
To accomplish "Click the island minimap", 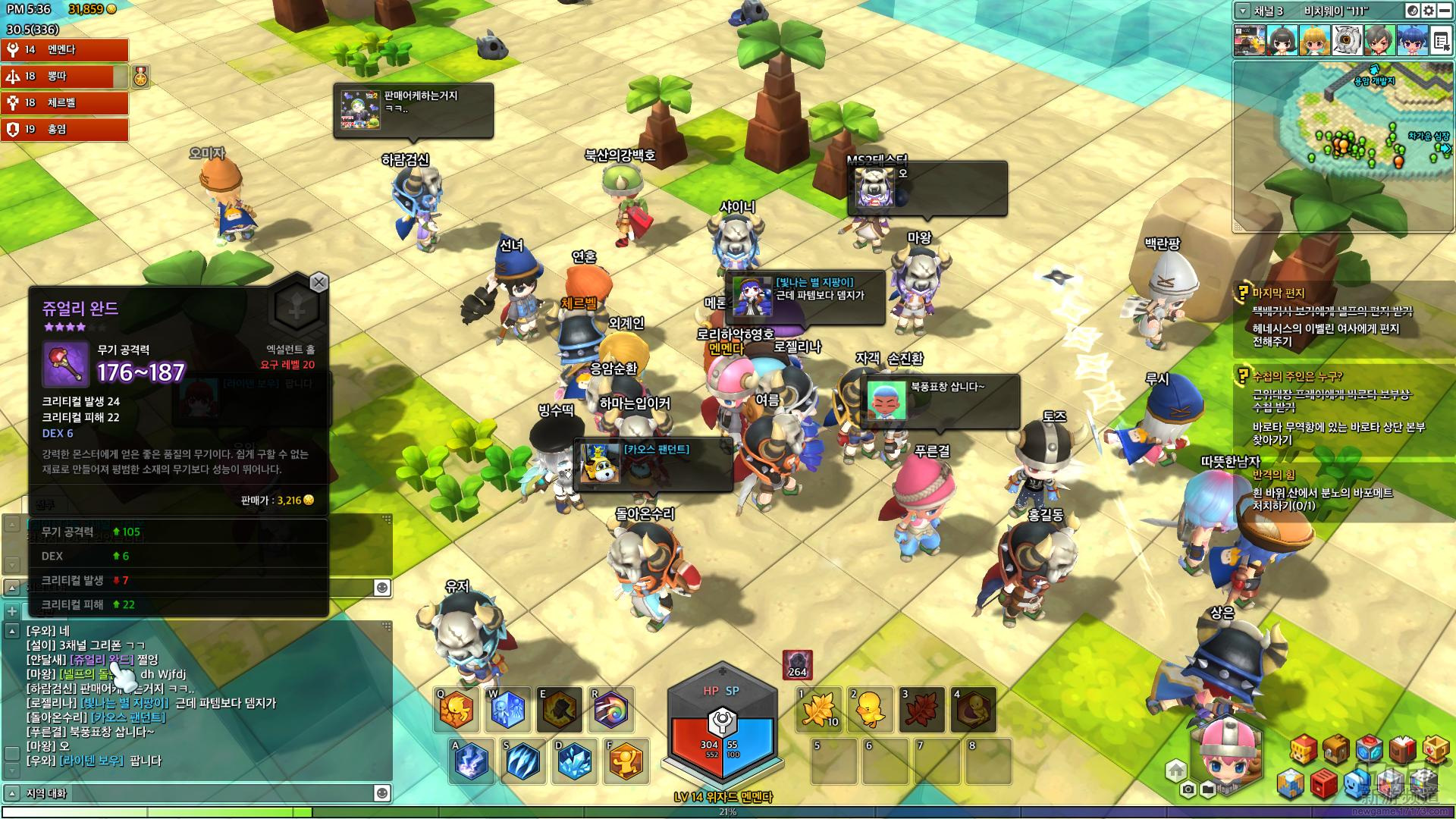I will tap(1343, 146).
